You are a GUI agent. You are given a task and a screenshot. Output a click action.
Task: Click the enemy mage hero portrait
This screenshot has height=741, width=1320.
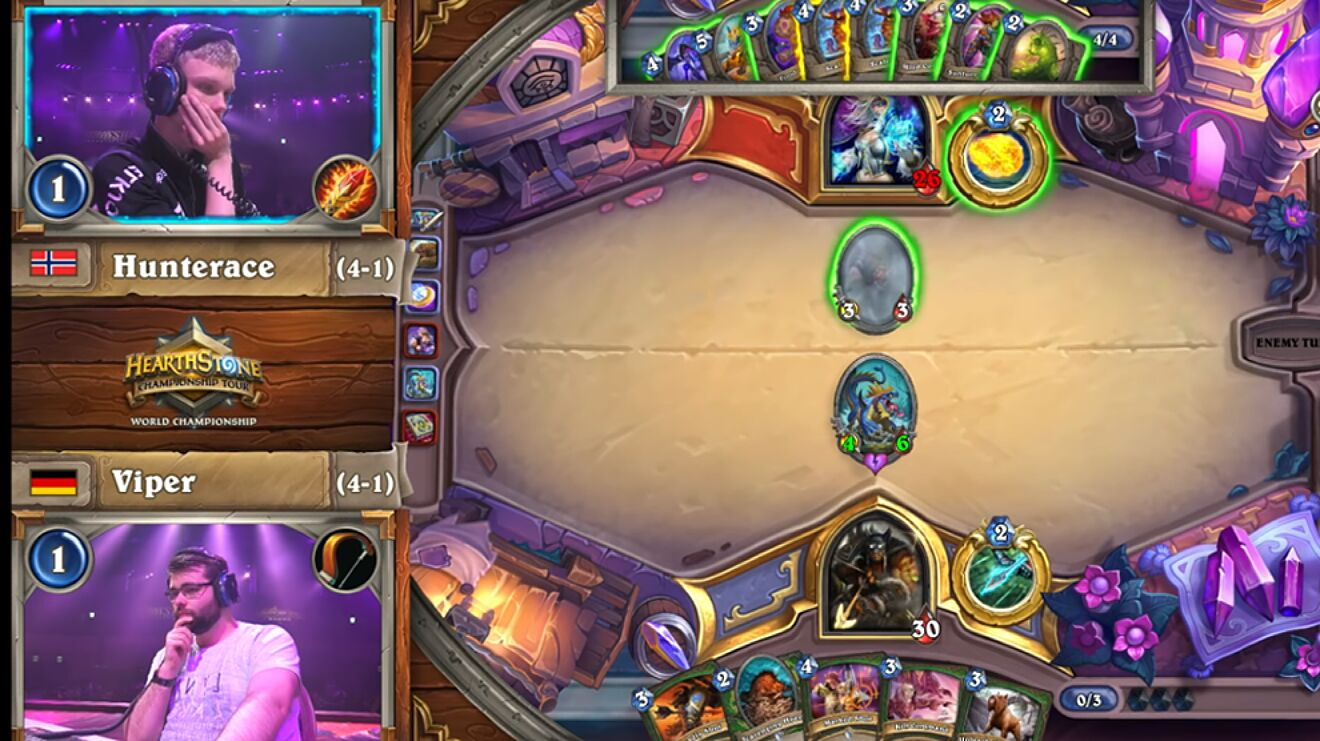[875, 140]
